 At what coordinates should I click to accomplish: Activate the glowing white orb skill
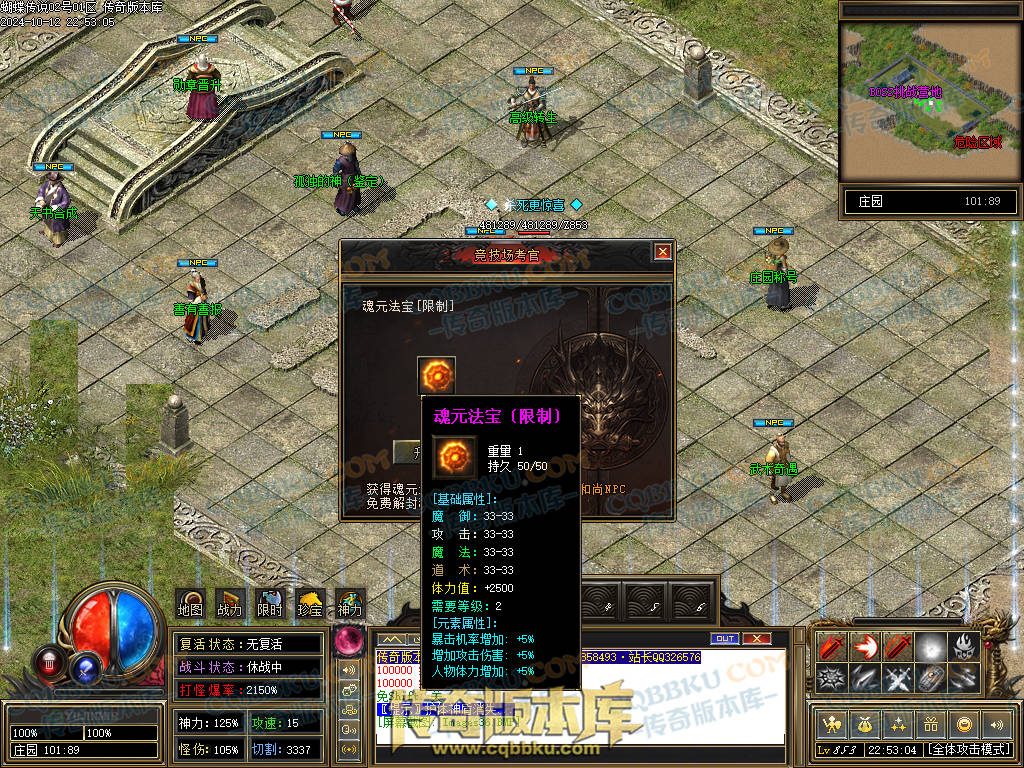pos(931,646)
